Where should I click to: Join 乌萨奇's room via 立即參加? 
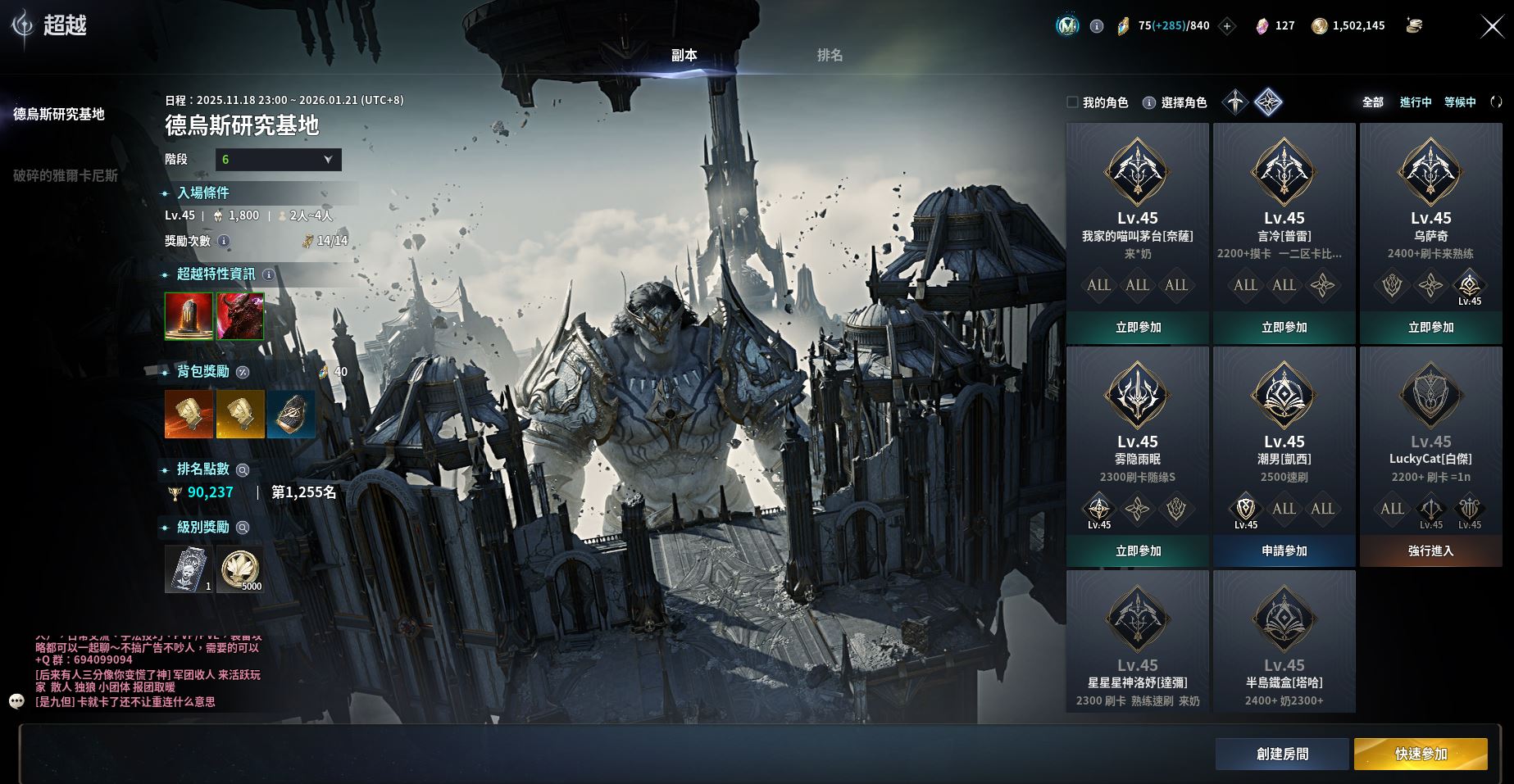click(x=1430, y=327)
